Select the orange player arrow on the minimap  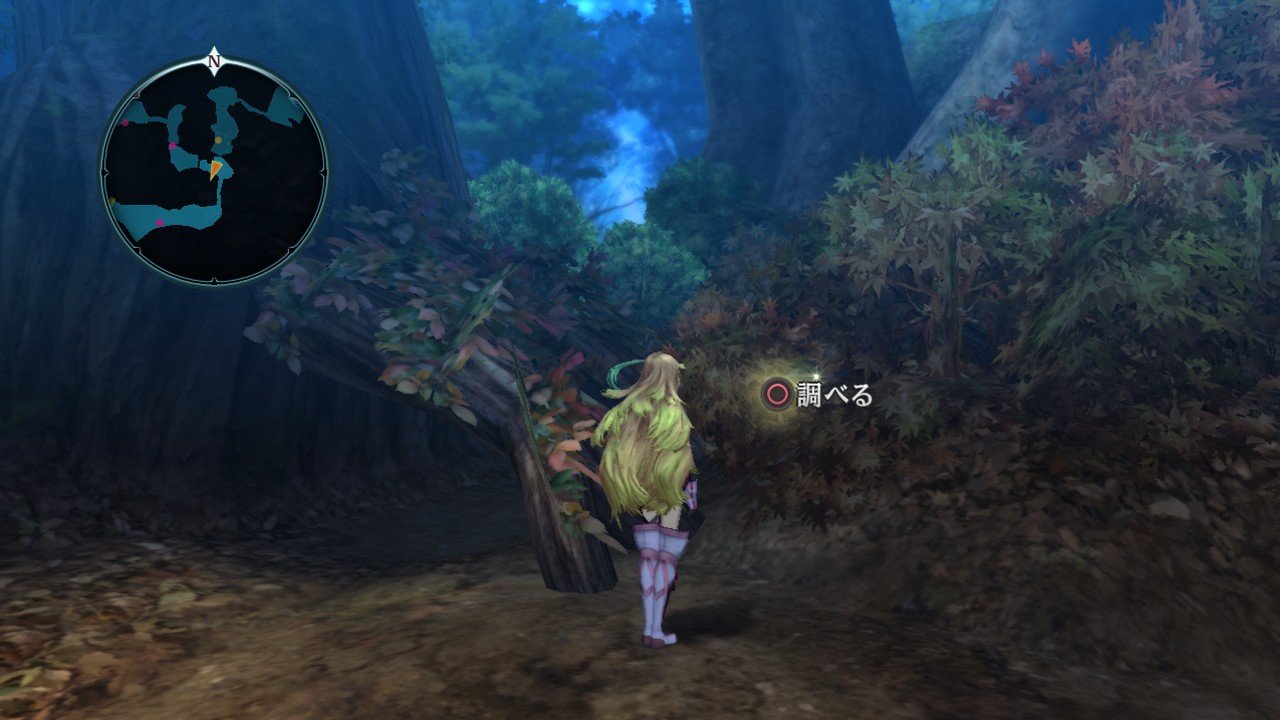(x=215, y=170)
